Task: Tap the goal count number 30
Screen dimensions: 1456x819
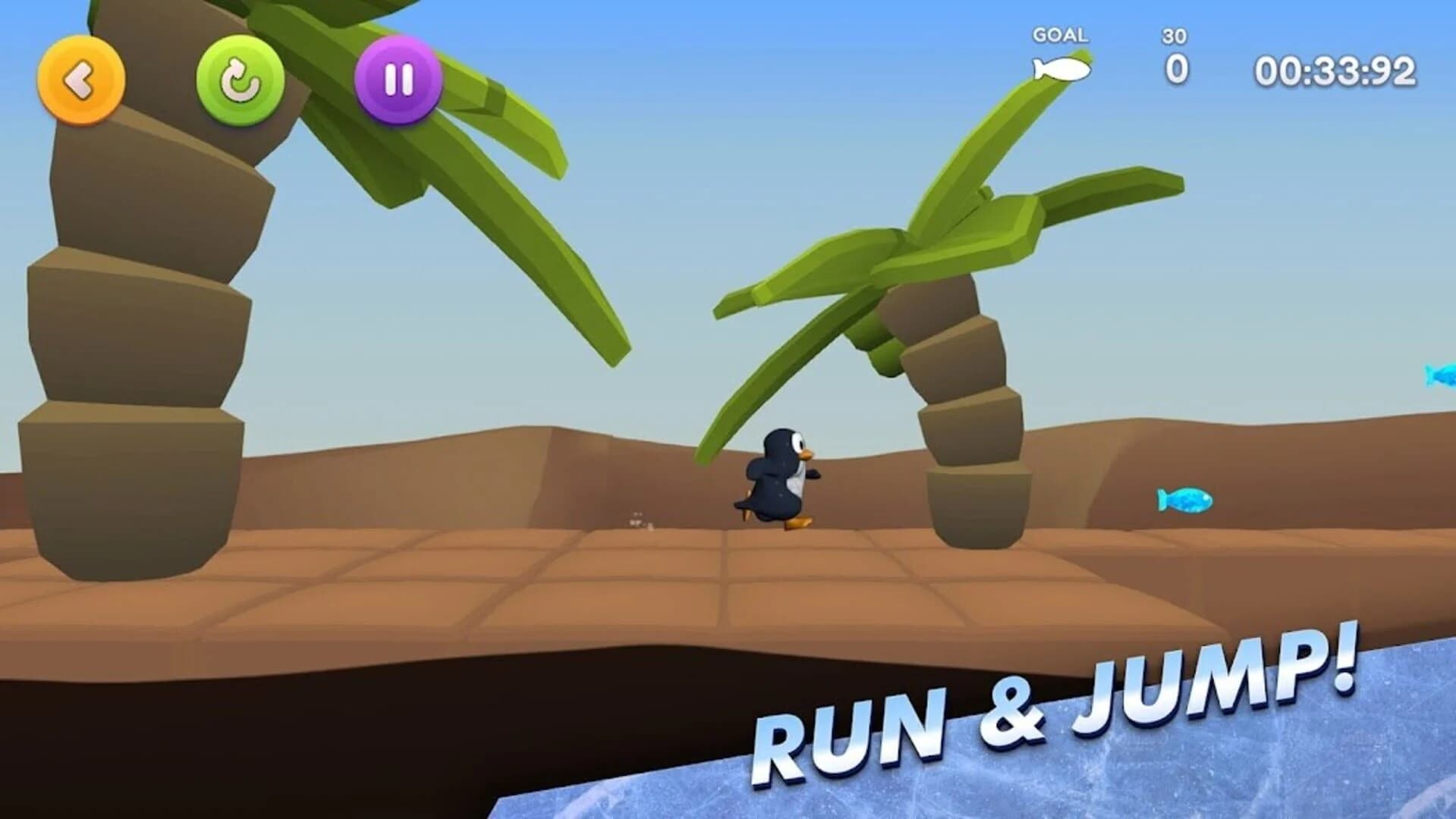Action: (1175, 36)
